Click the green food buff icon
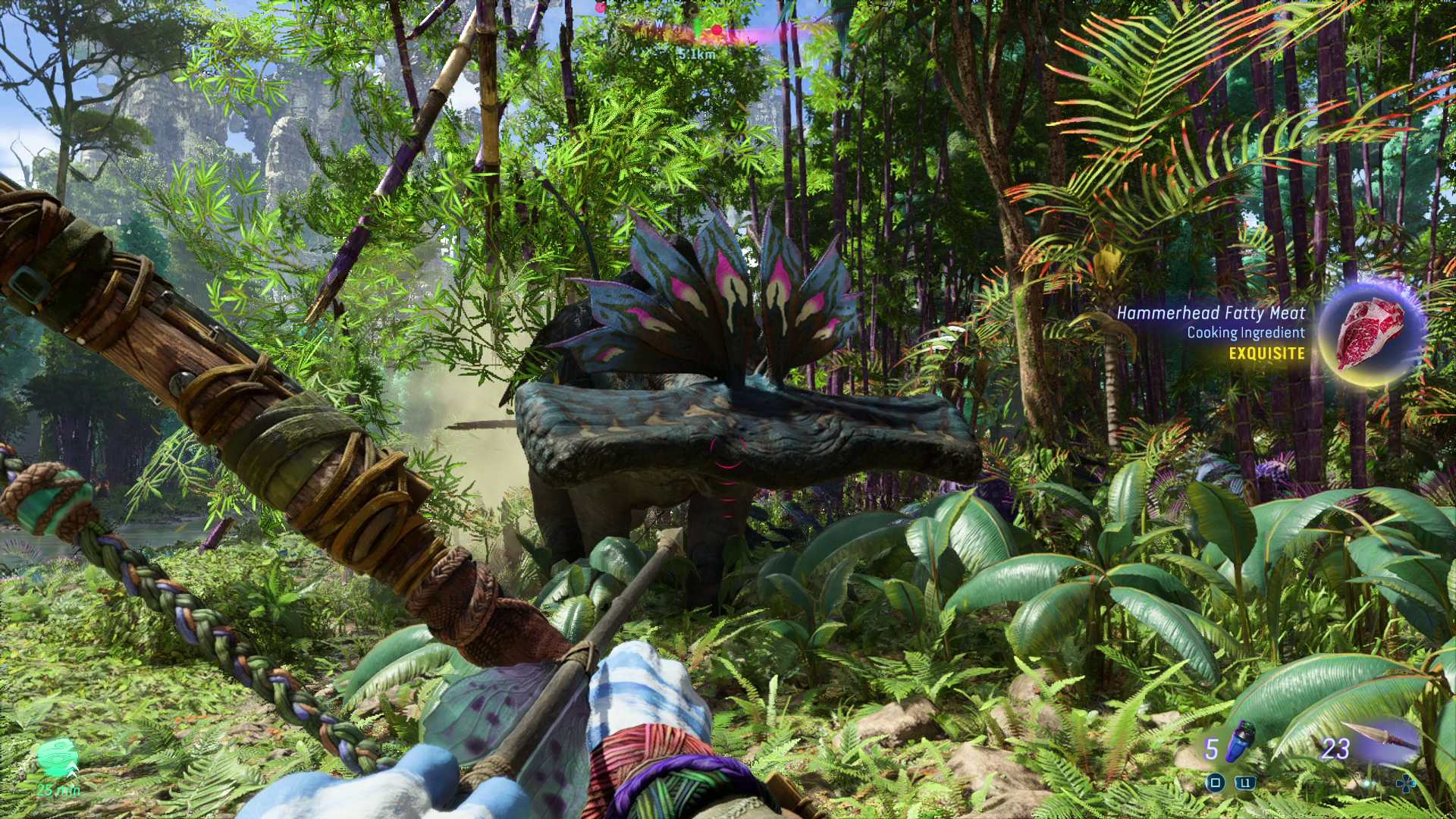 pyautogui.click(x=58, y=758)
